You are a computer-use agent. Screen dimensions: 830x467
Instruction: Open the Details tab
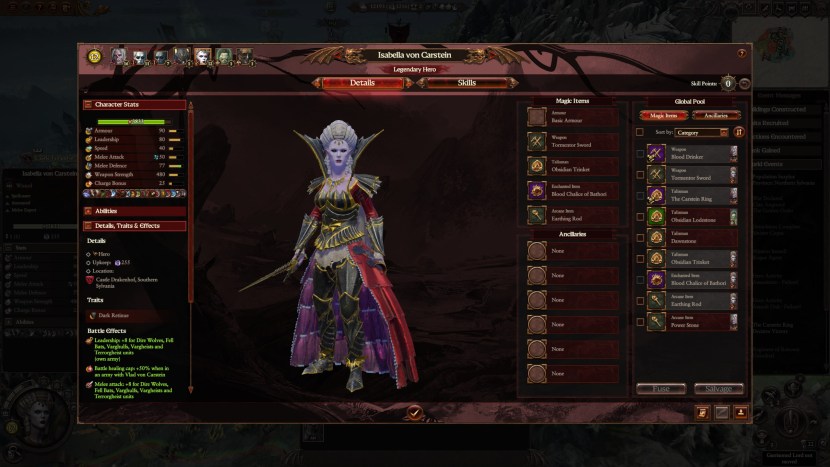point(362,83)
